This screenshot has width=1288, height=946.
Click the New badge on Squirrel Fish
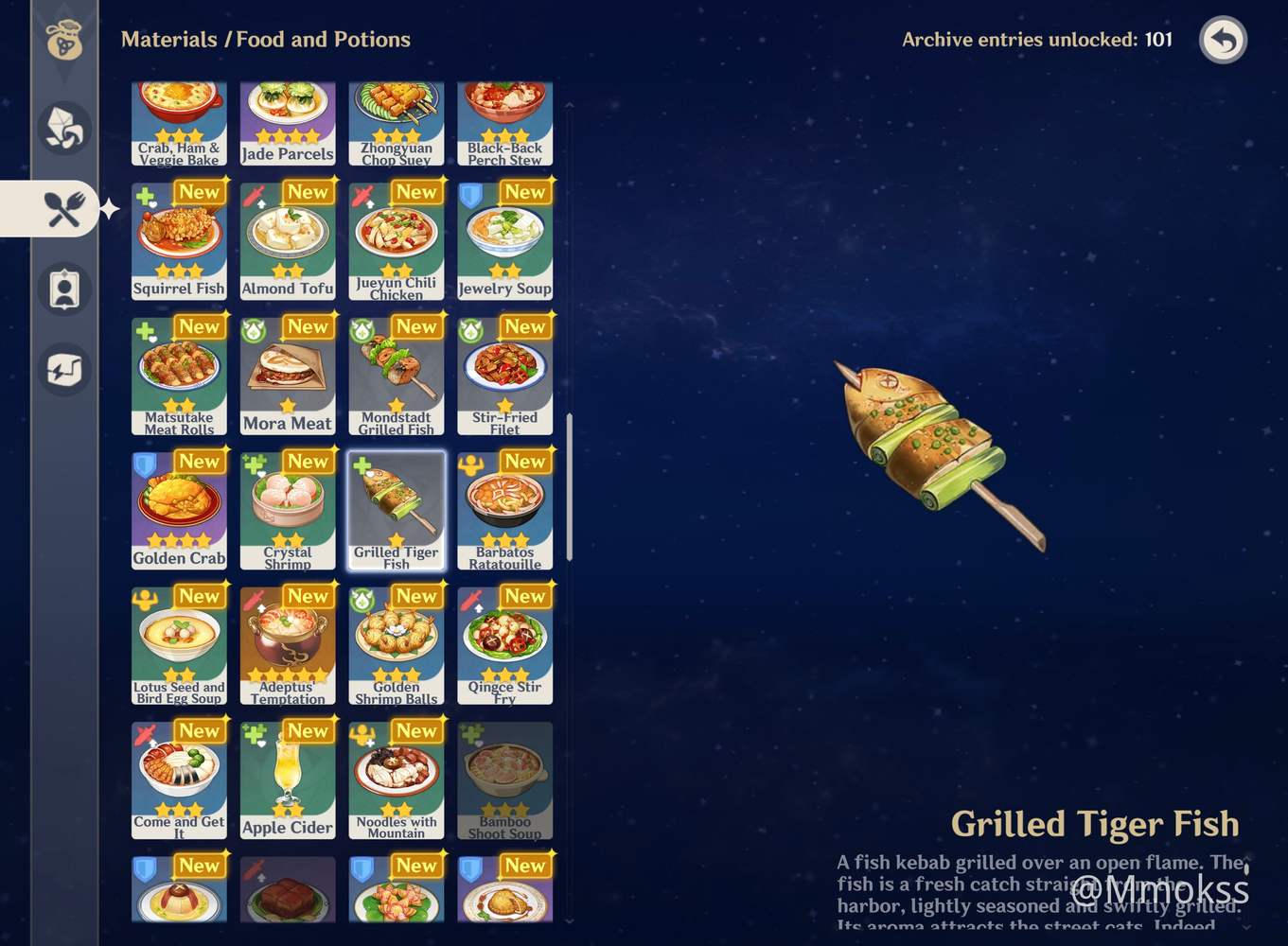click(x=200, y=192)
